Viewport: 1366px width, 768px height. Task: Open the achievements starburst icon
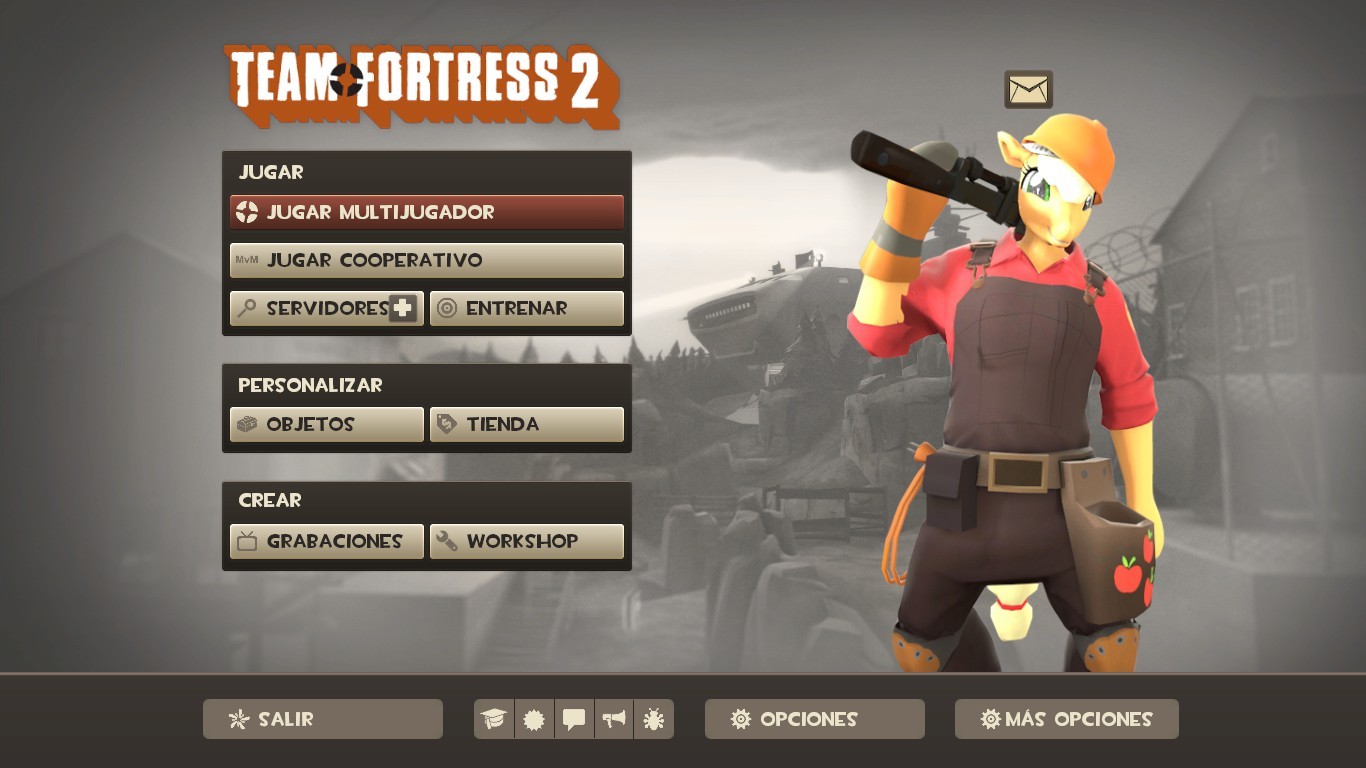click(x=534, y=719)
